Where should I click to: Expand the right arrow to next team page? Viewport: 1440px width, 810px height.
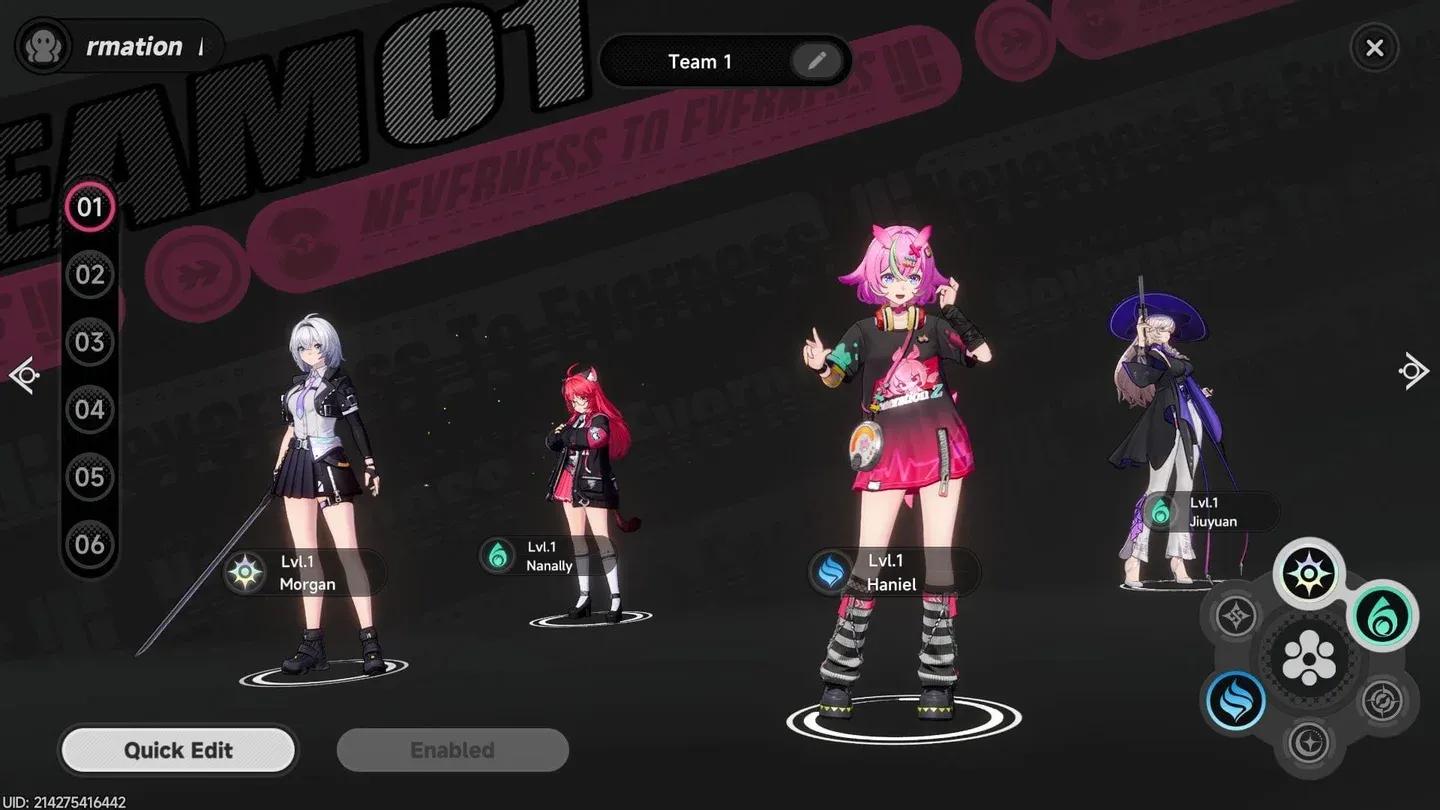click(1413, 370)
